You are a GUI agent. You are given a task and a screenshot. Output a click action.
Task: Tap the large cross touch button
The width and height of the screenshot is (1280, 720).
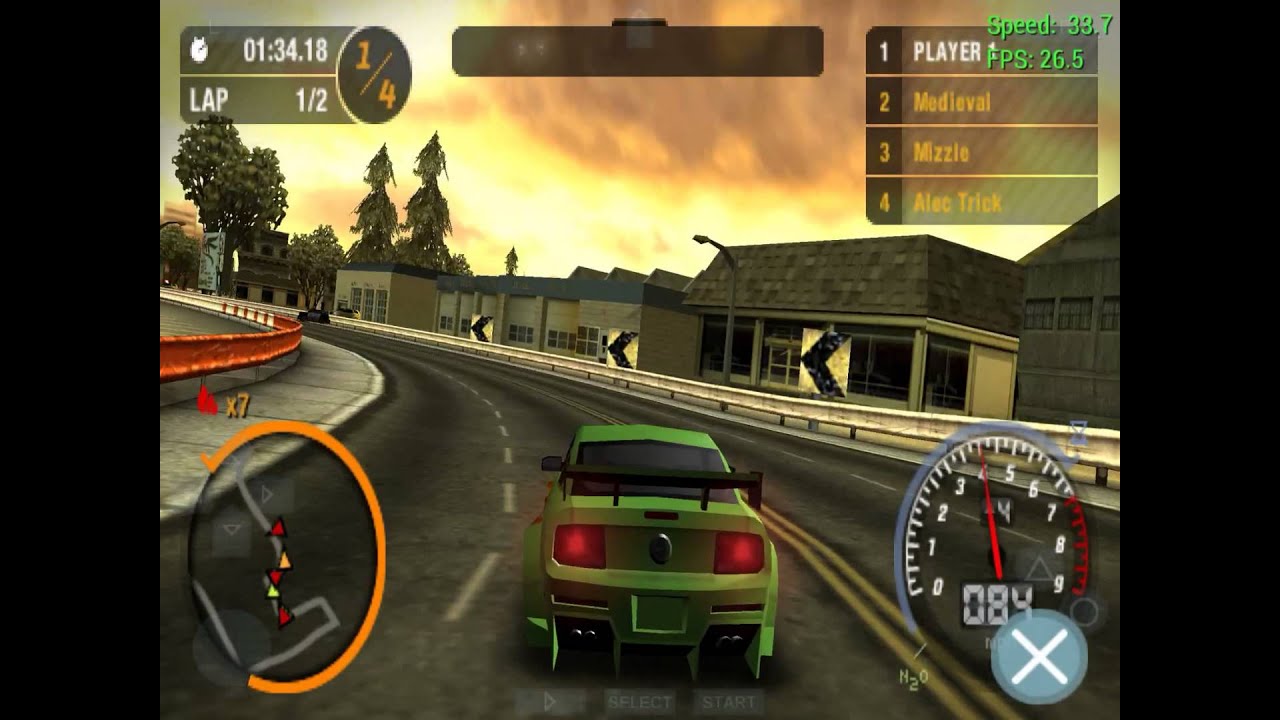1039,656
